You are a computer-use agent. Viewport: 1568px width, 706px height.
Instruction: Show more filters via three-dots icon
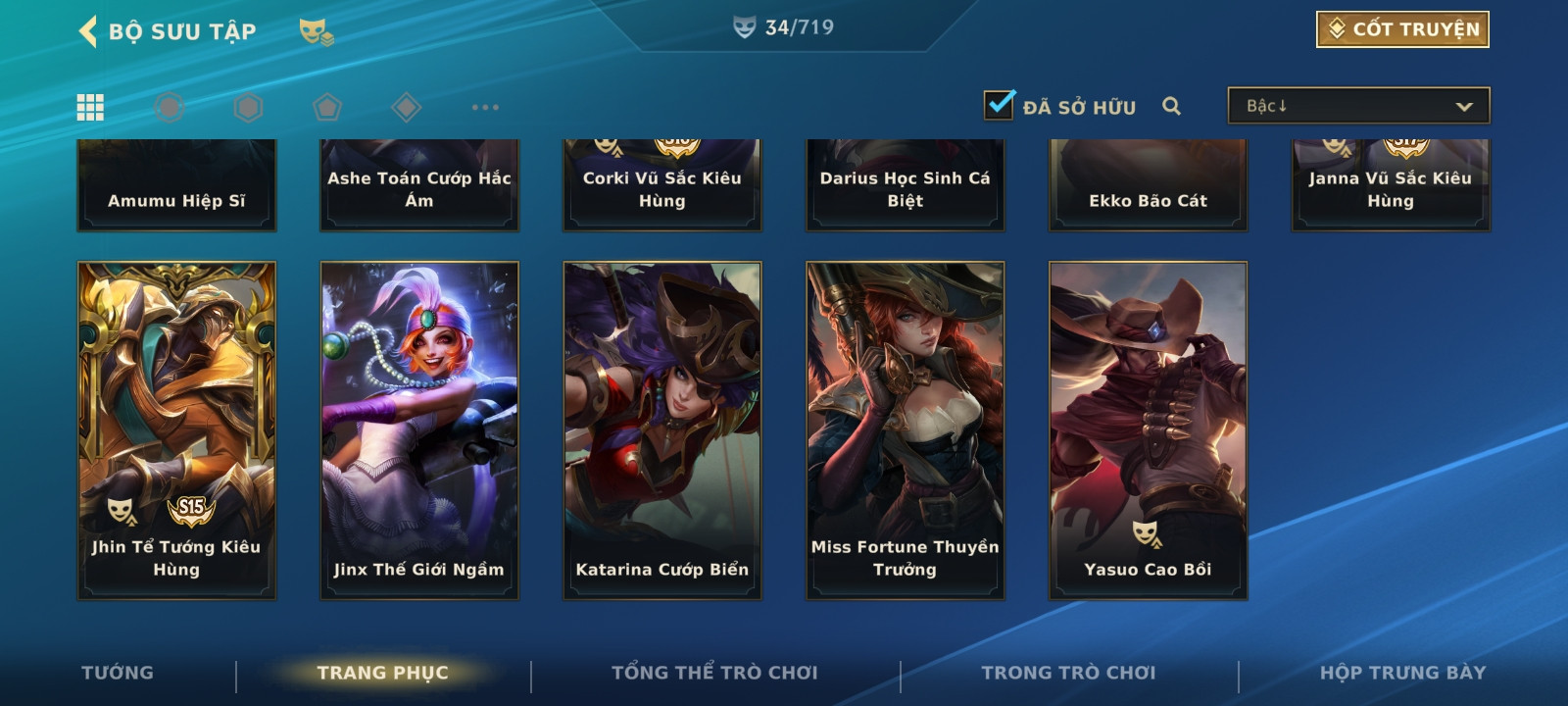click(485, 107)
